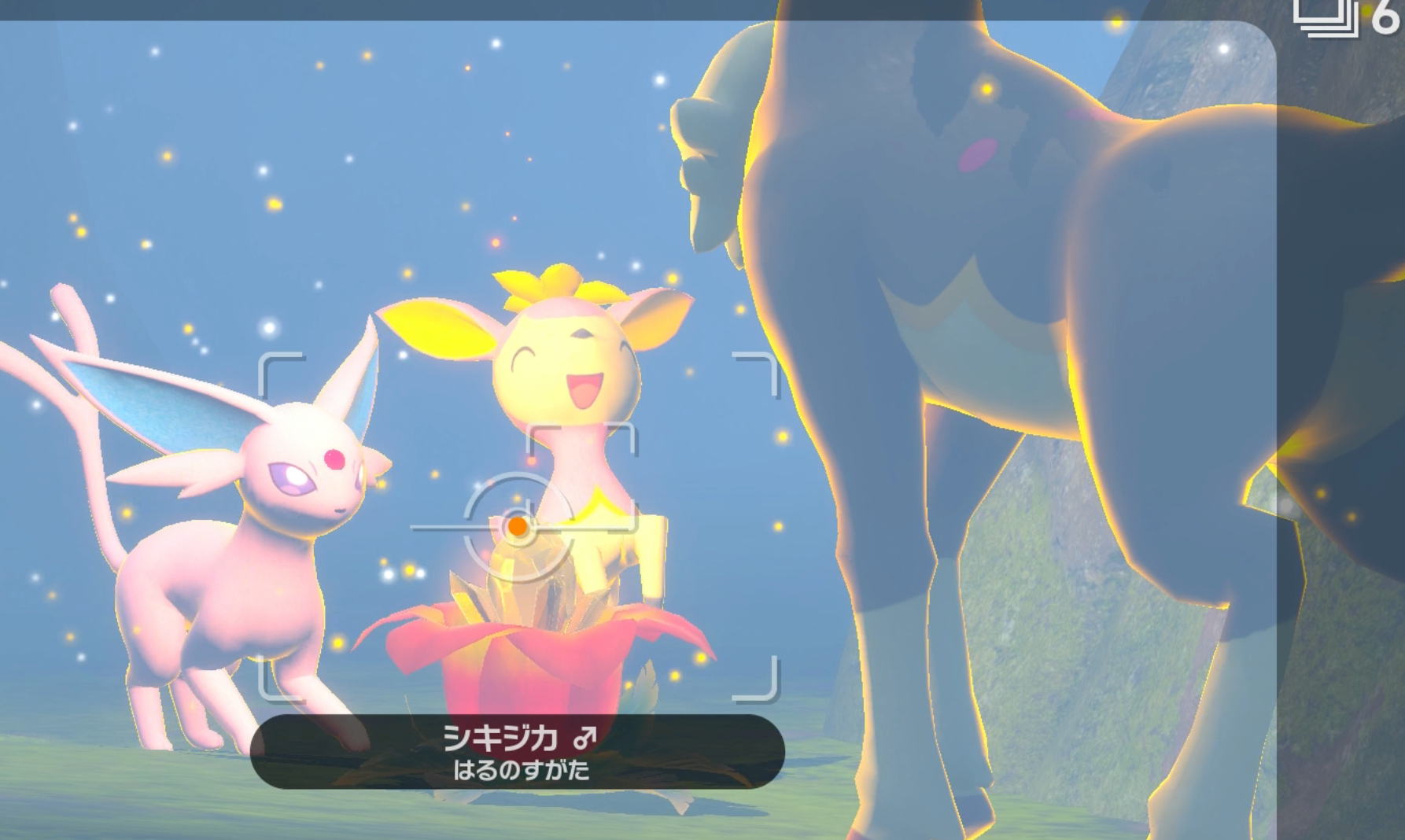Click the number 6 photo count
This screenshot has width=1405, height=840.
1387,17
